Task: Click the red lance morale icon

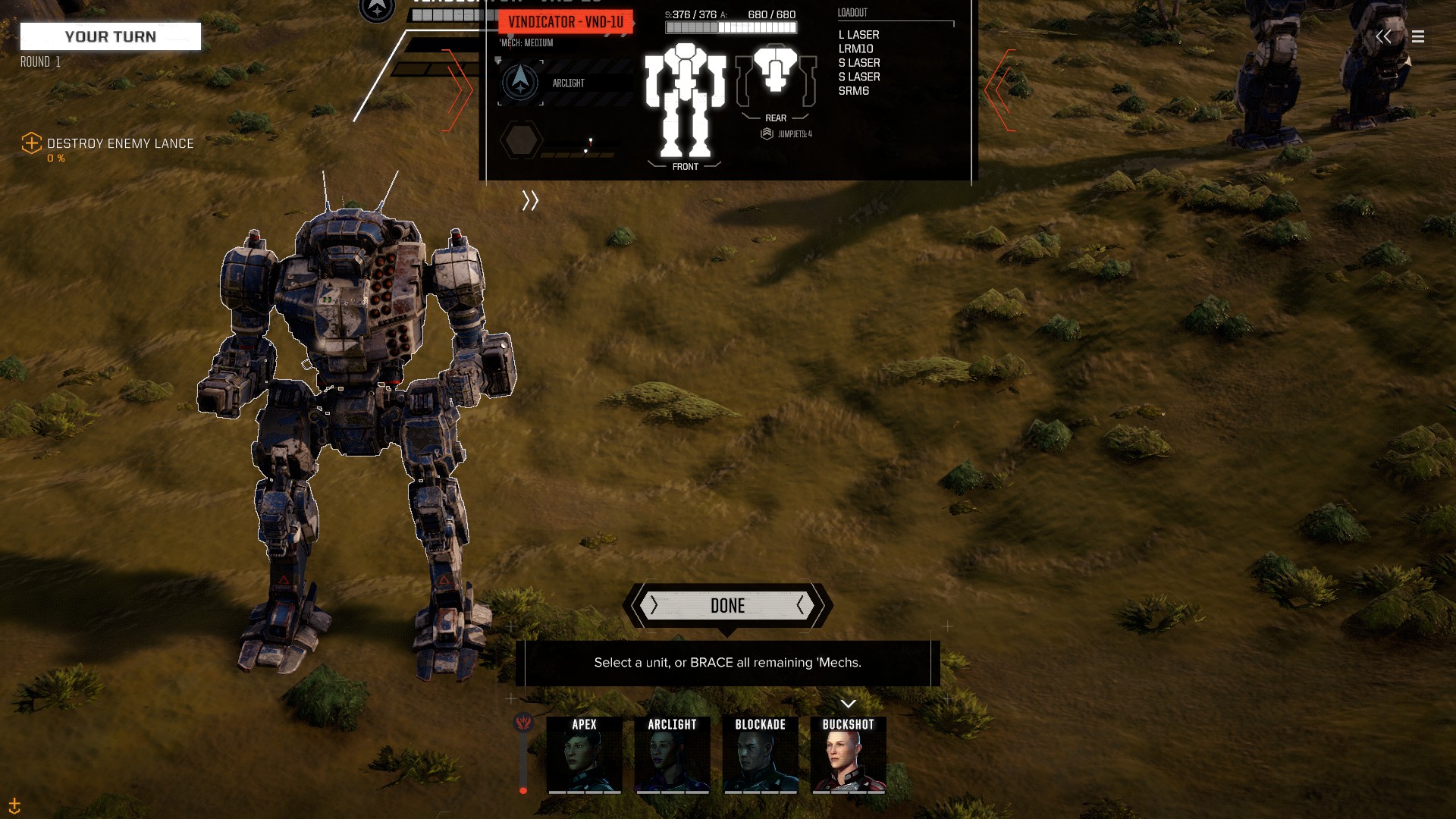Action: [523, 722]
